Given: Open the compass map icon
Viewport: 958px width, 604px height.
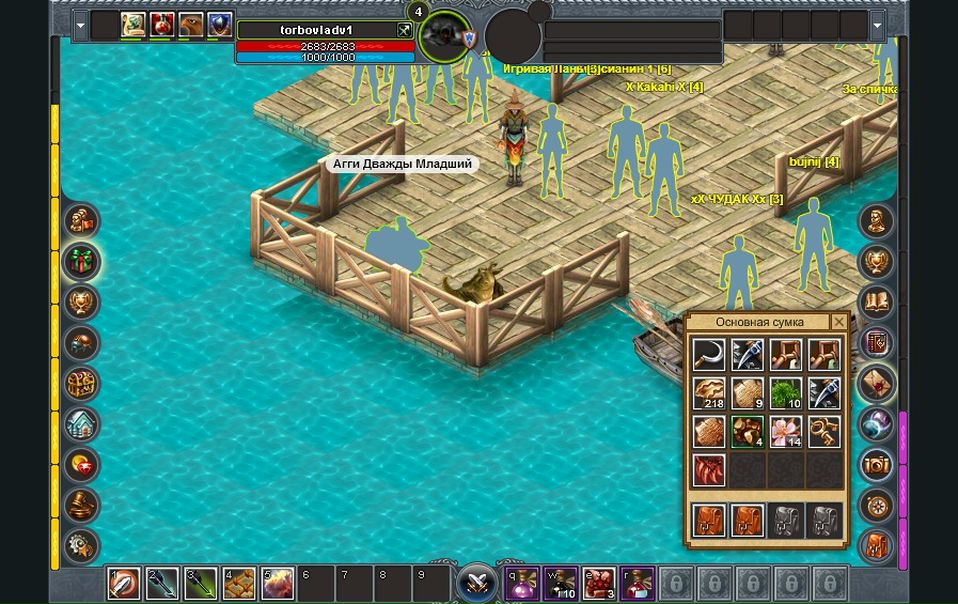Looking at the screenshot, I should click(x=877, y=506).
